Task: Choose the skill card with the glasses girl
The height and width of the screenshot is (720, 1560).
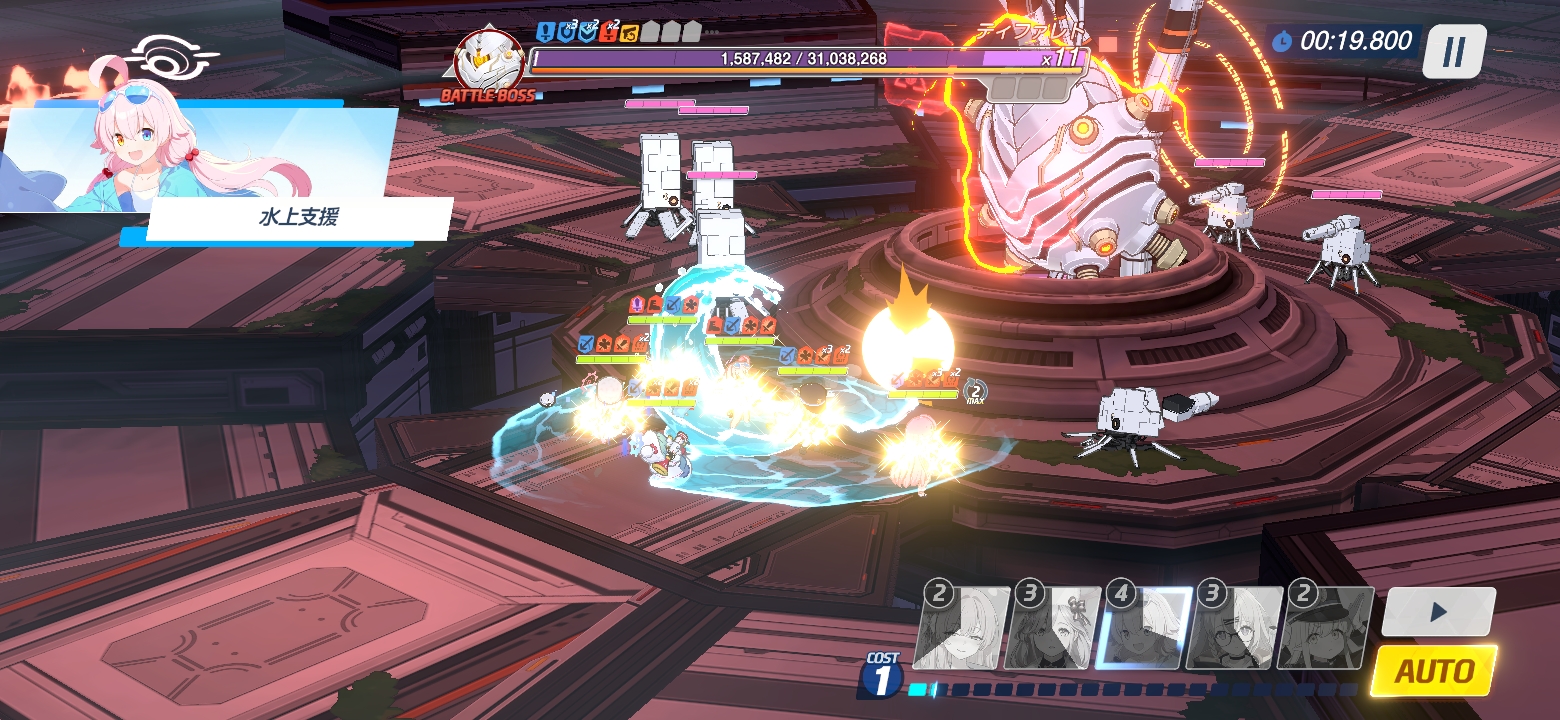Action: [x=1236, y=628]
